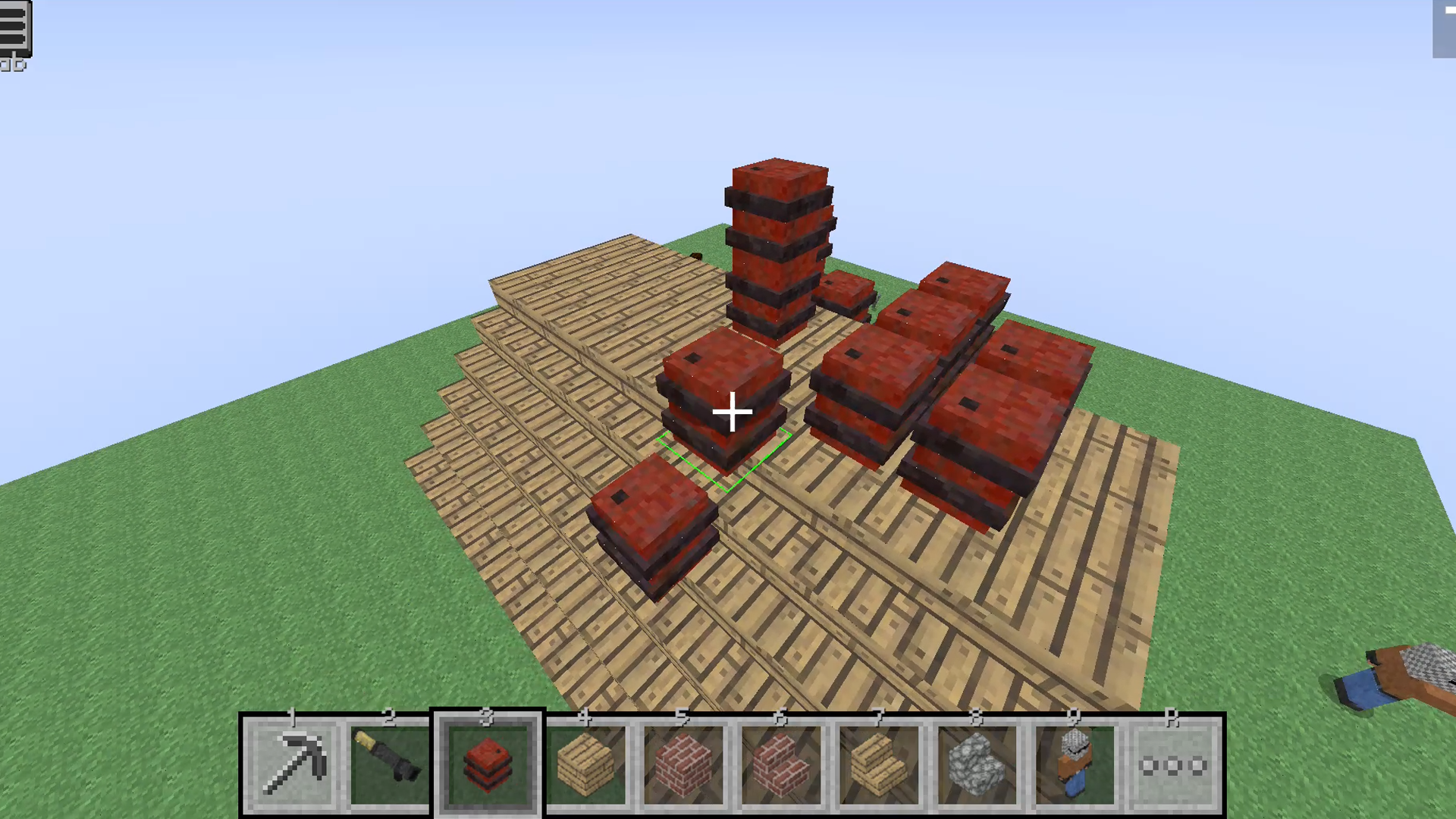
Task: Click the currently selected hotbar slot frame
Action: pyautogui.click(x=488, y=762)
